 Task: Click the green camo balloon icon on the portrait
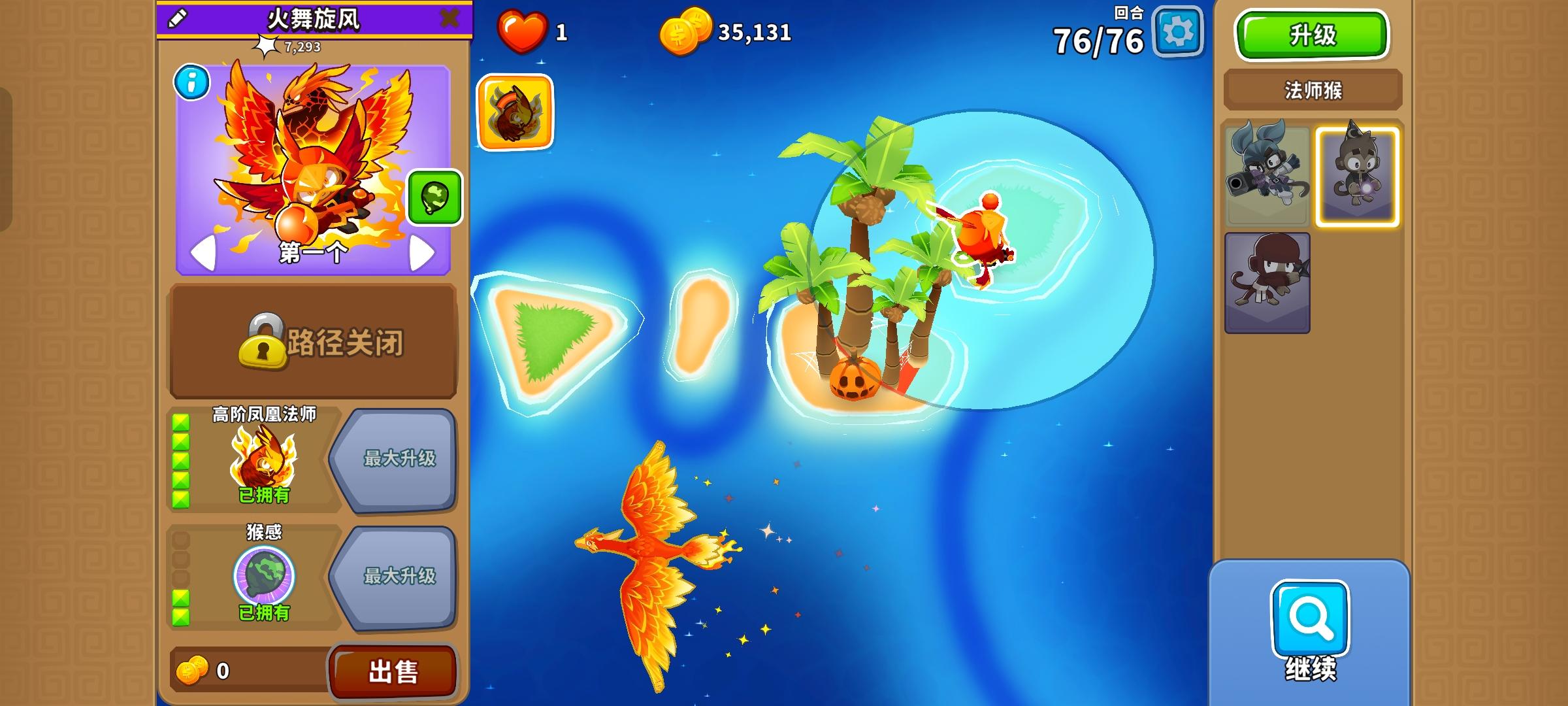point(433,197)
